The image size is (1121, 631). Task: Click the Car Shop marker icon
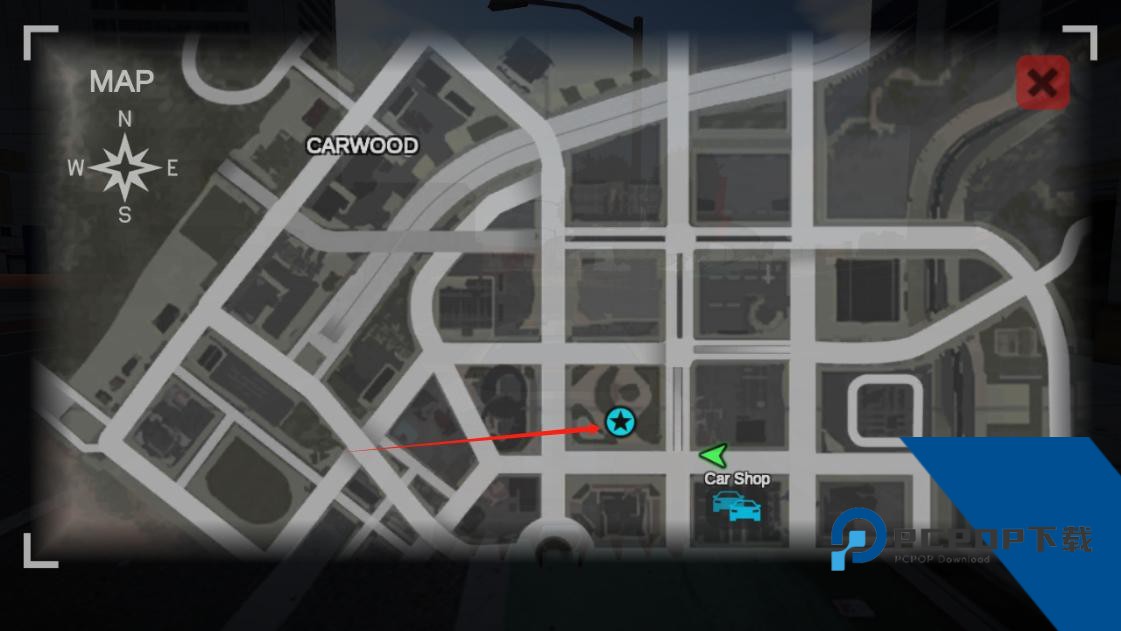pos(737,506)
